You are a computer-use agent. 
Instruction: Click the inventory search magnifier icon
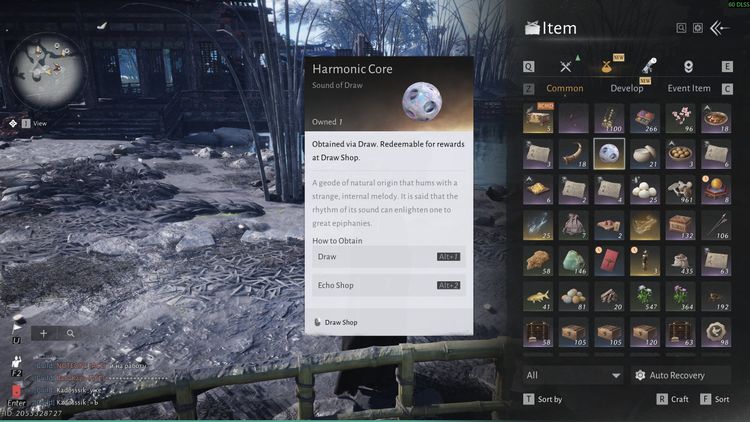[682, 29]
